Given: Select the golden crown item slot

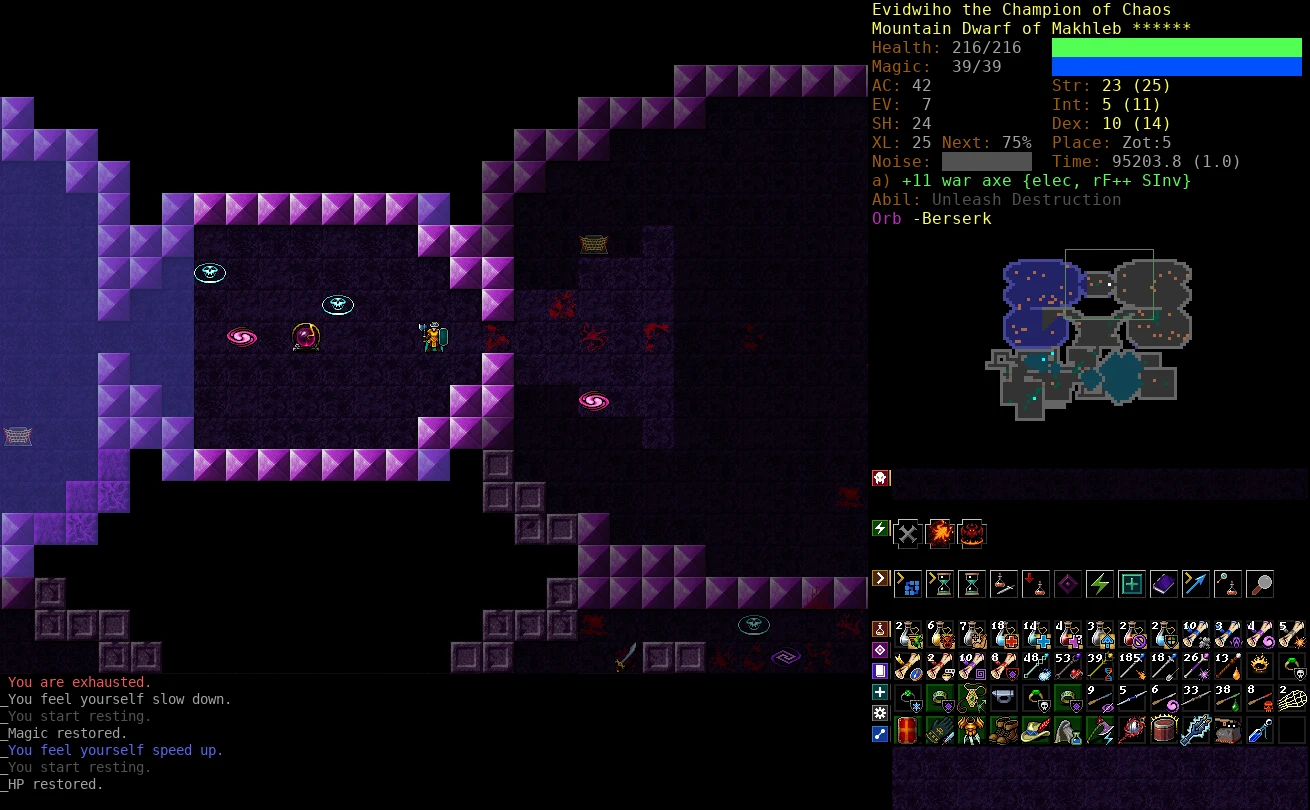Looking at the screenshot, I should 1259,666.
